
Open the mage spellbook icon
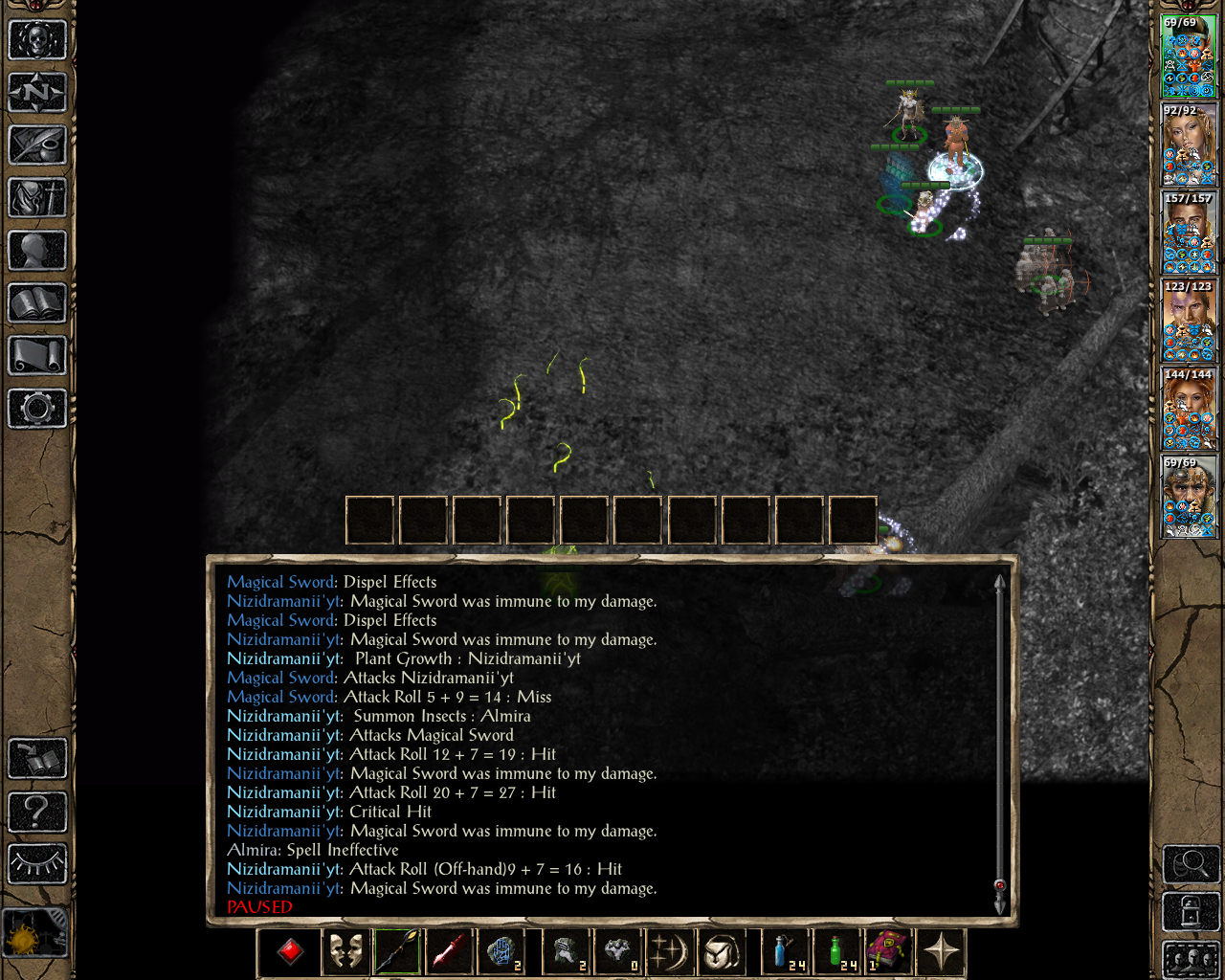[x=37, y=303]
